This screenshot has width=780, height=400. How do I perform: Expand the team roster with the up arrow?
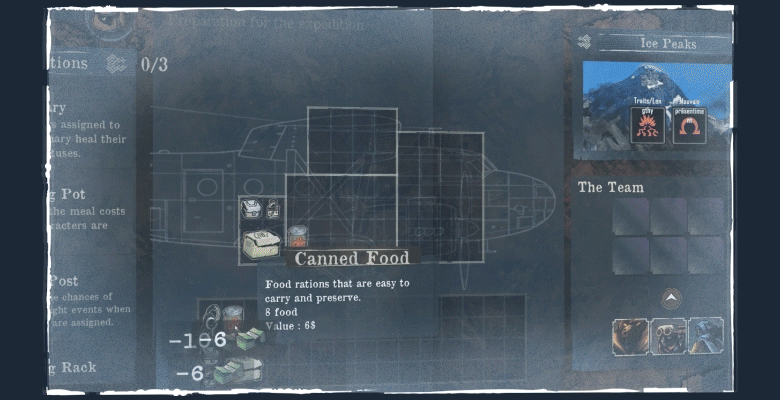tap(669, 297)
